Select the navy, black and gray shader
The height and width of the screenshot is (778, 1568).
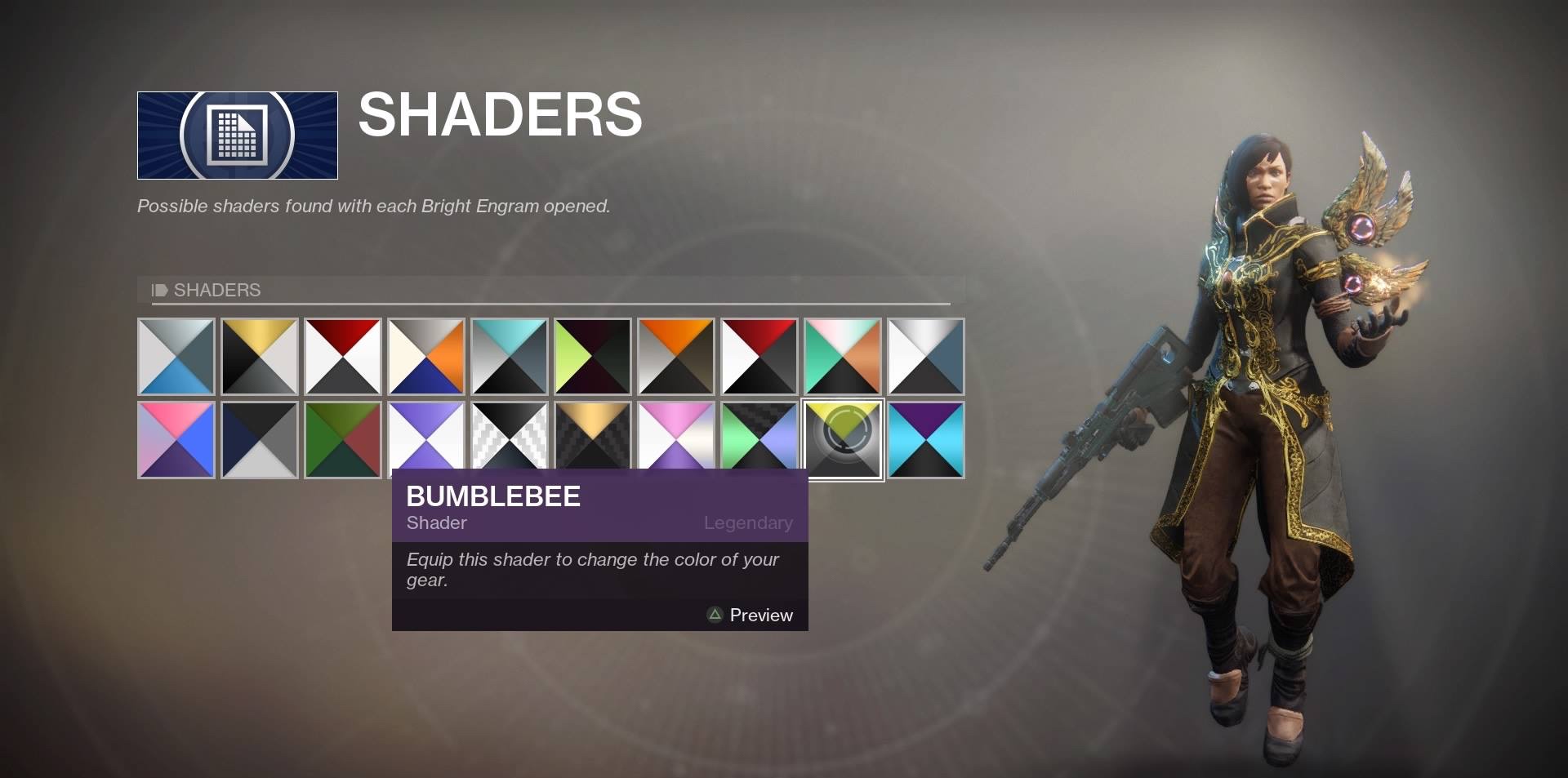(260, 439)
